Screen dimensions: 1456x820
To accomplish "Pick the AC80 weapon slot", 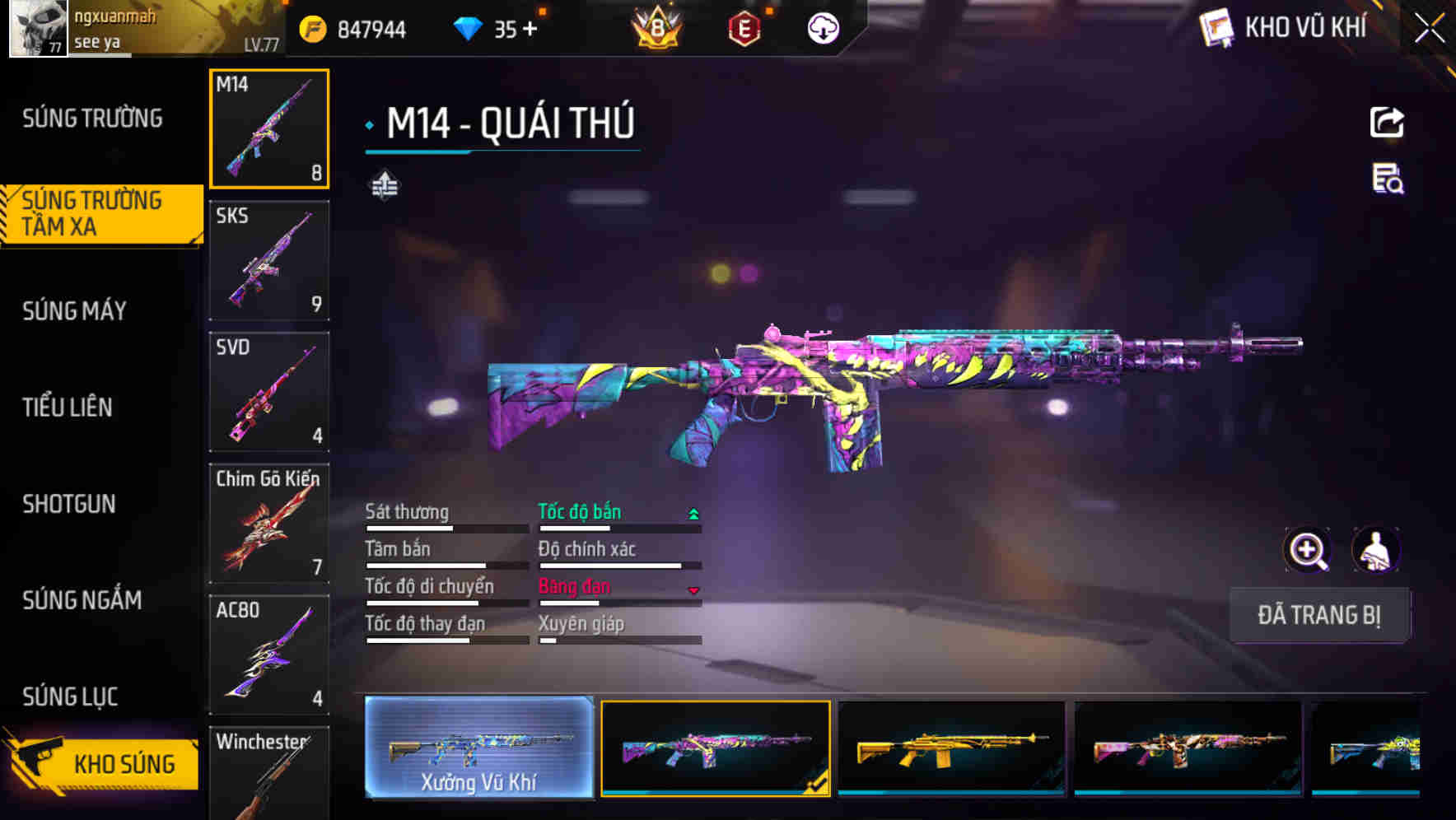I will [x=269, y=655].
